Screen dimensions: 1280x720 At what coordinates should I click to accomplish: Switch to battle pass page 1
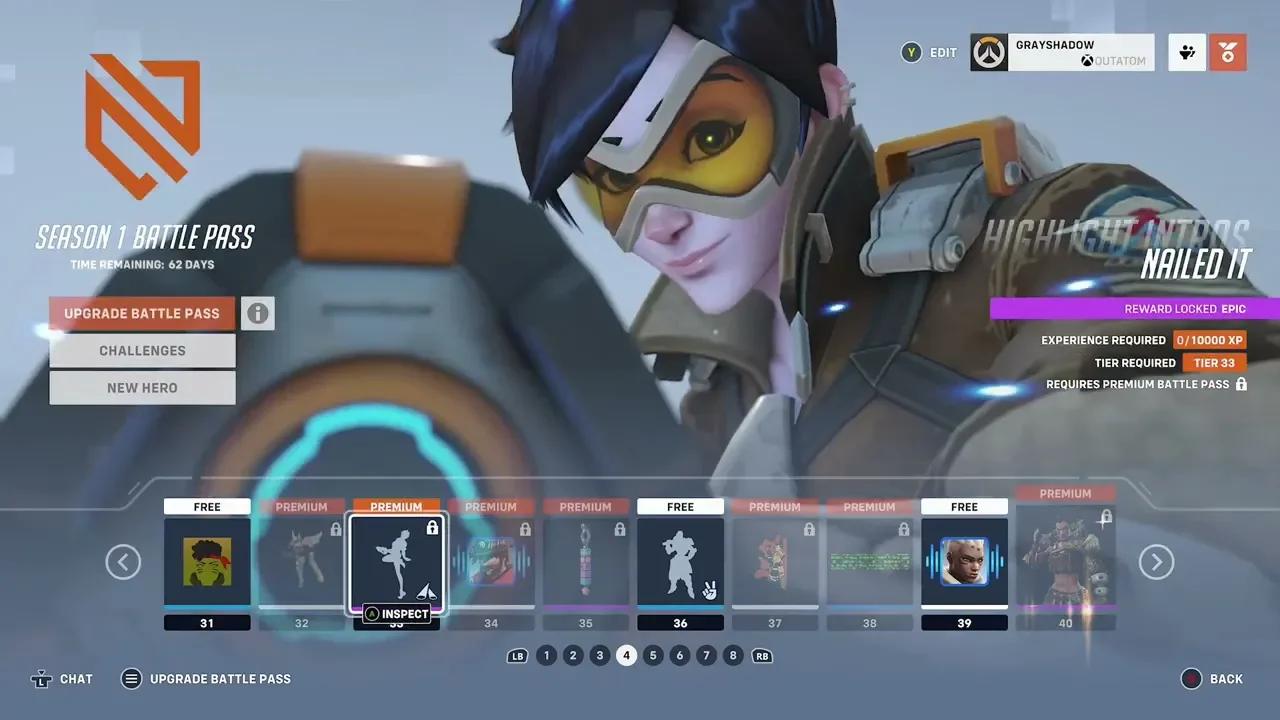point(547,655)
